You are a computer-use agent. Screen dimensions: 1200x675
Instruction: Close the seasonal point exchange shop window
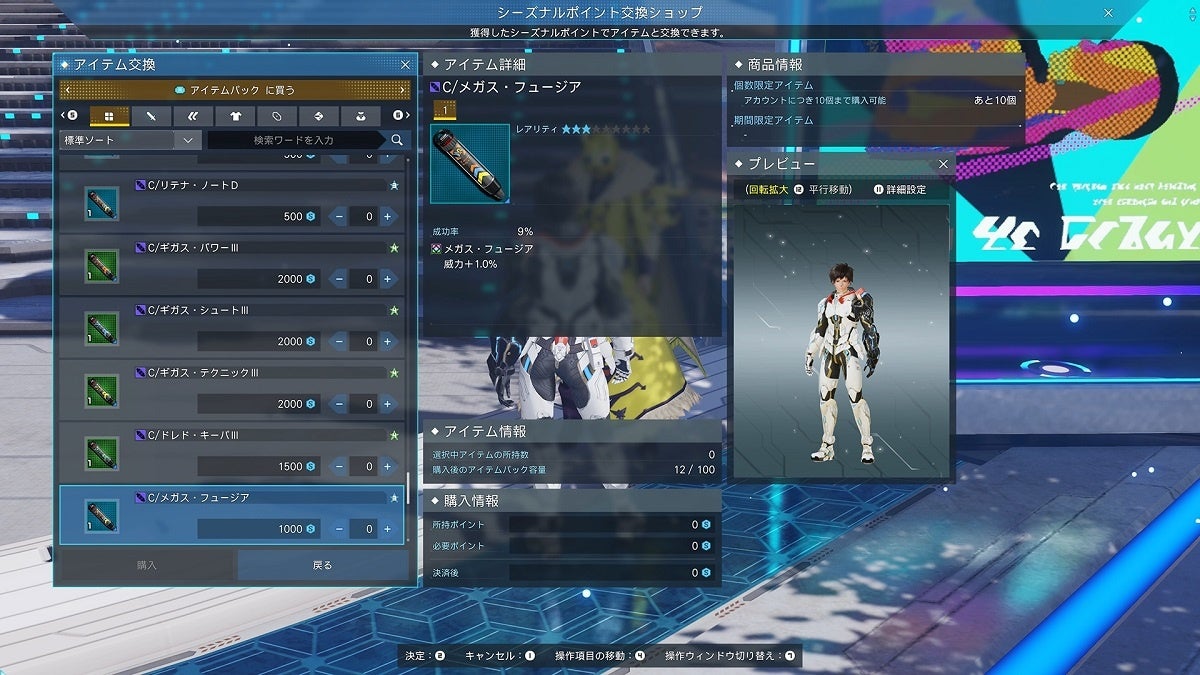(1108, 13)
